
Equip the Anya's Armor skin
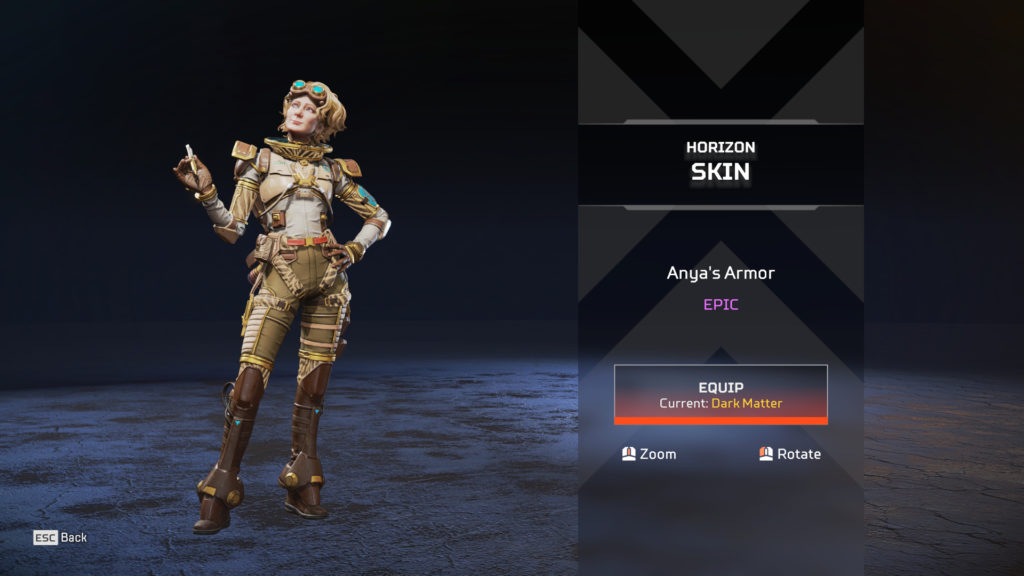click(720, 393)
